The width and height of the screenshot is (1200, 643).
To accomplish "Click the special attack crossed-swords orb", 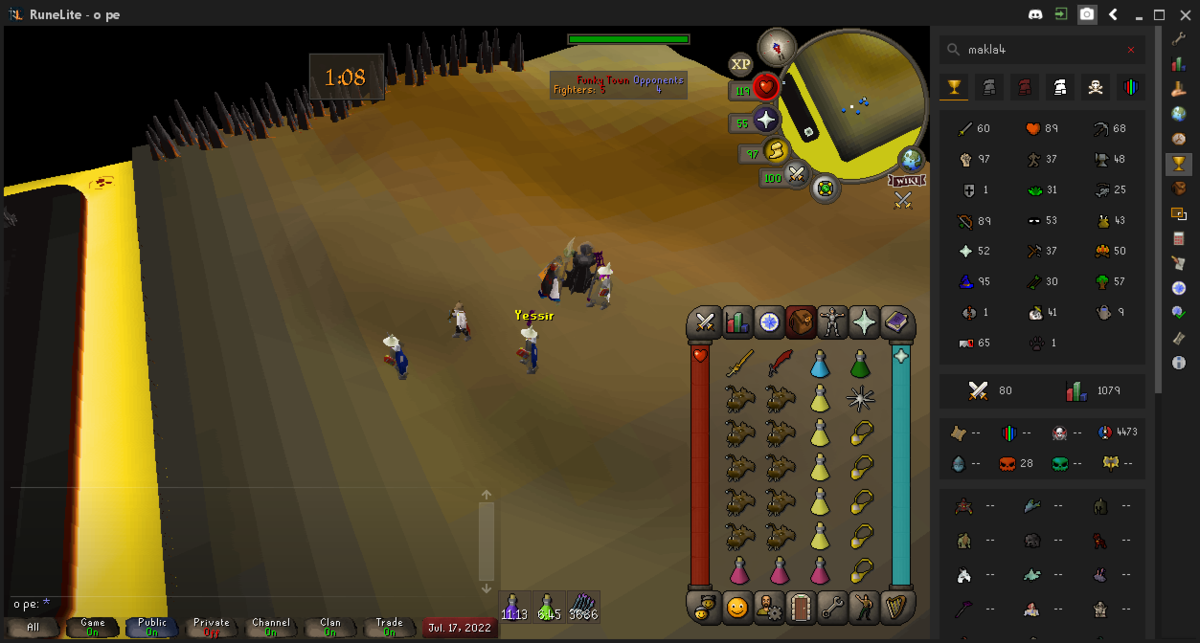I will tap(796, 177).
